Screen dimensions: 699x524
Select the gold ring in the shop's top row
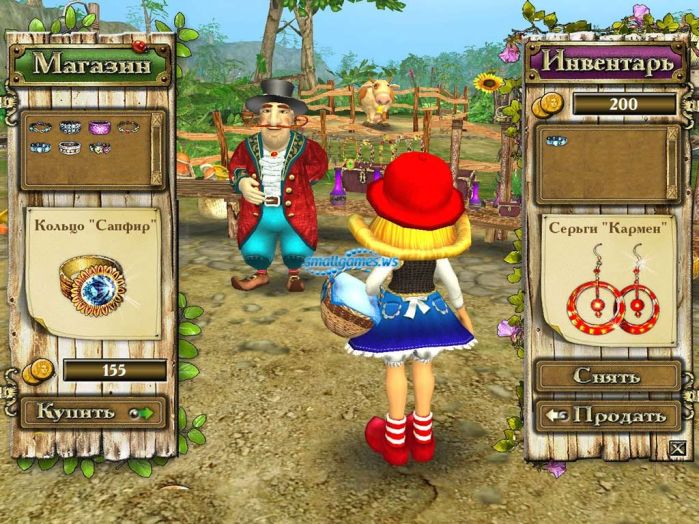click(x=127, y=128)
